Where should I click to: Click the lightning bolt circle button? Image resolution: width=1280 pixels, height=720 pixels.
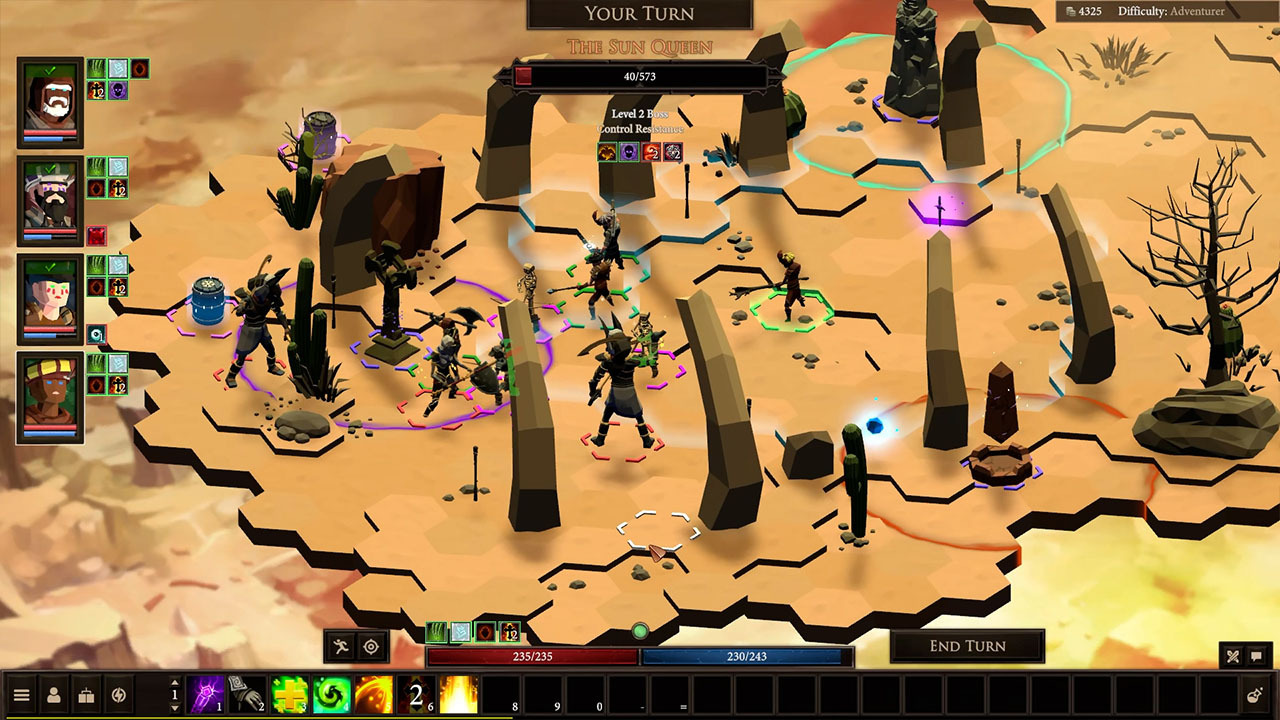[119, 695]
